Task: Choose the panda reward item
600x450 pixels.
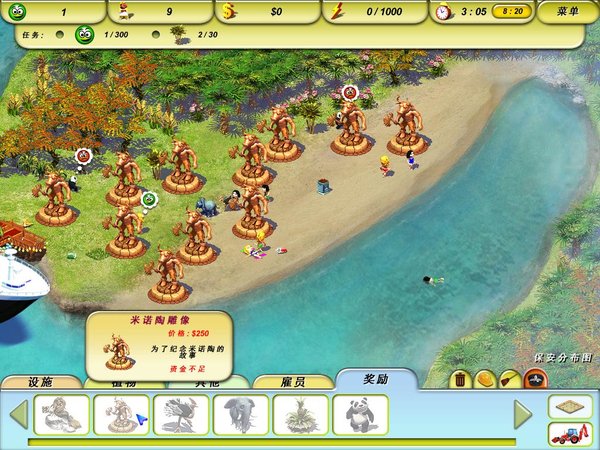Action: [x=360, y=414]
